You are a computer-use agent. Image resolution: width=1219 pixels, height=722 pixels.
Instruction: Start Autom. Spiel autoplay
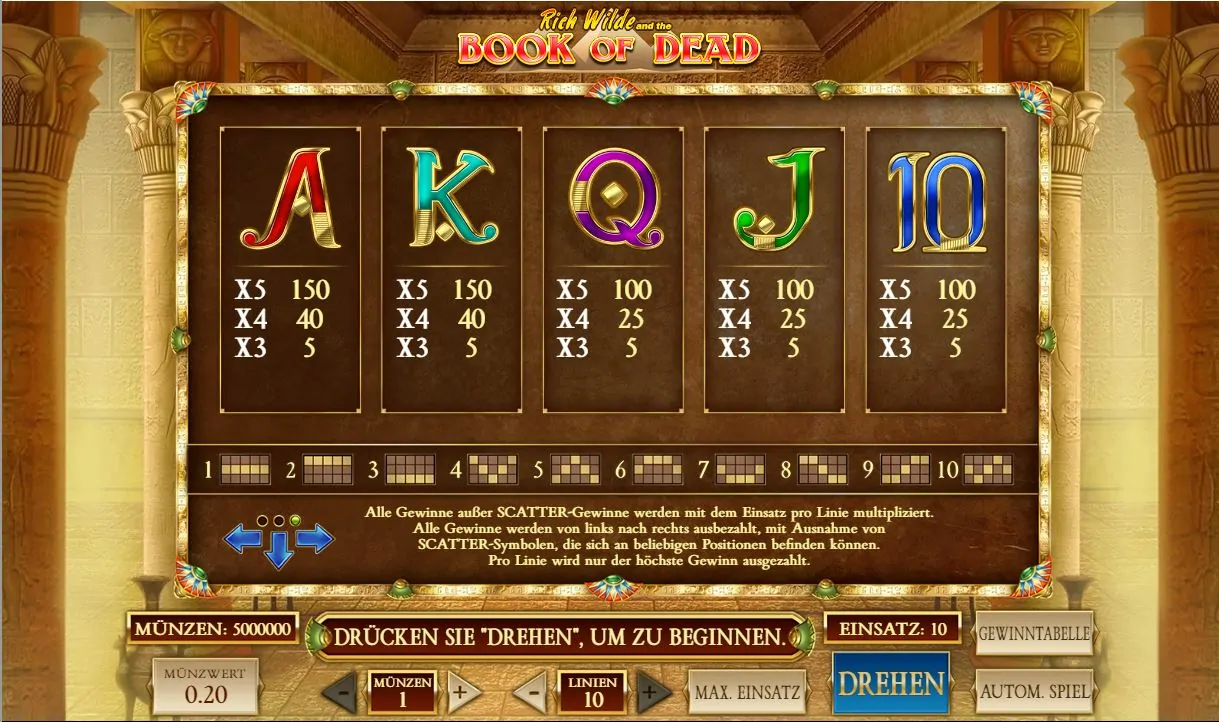tap(1034, 691)
